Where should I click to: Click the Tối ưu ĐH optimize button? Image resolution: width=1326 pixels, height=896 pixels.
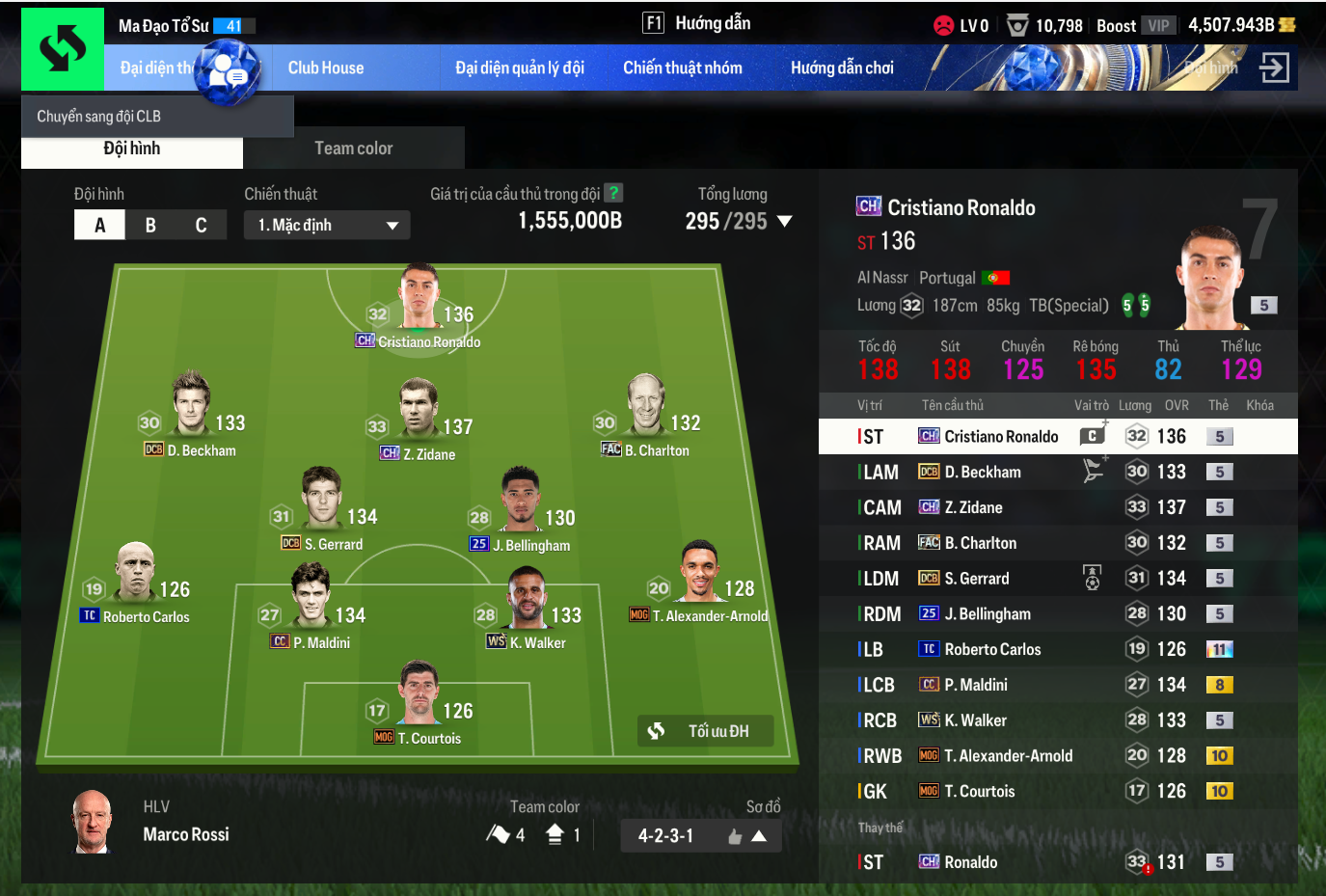click(x=706, y=731)
